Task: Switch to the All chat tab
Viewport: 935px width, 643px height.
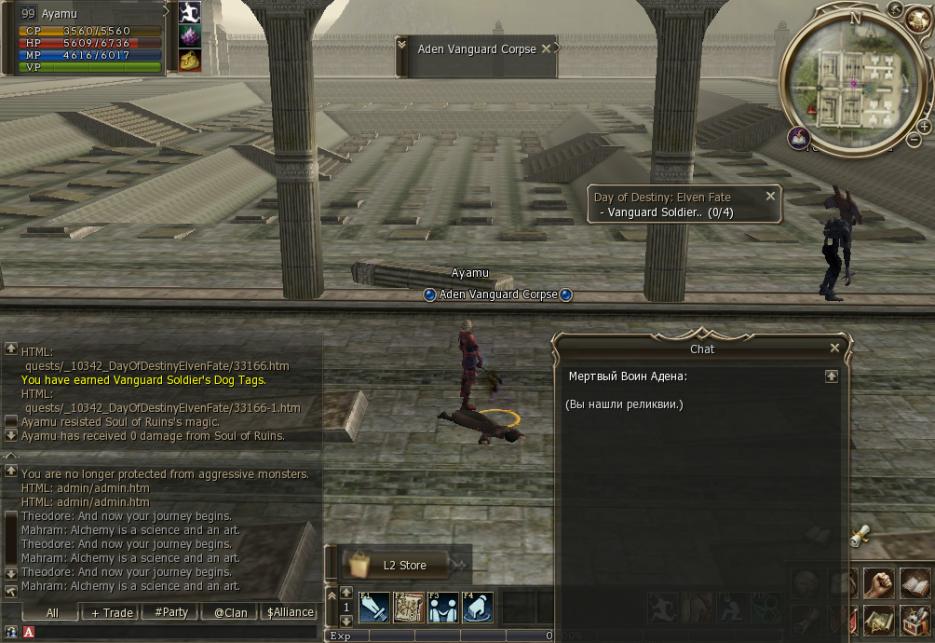Action: pos(52,612)
